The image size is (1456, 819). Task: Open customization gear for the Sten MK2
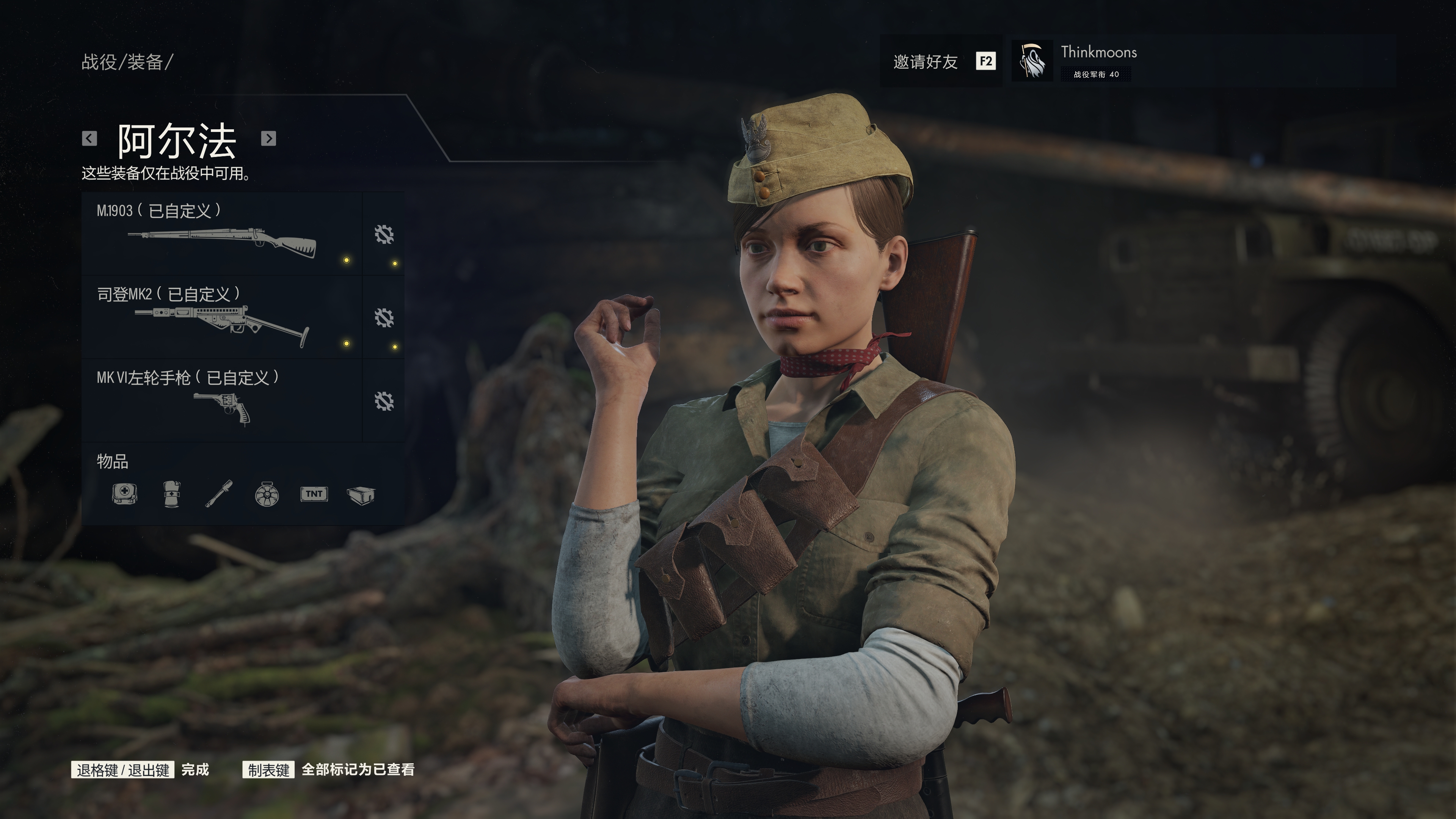pyautogui.click(x=384, y=318)
